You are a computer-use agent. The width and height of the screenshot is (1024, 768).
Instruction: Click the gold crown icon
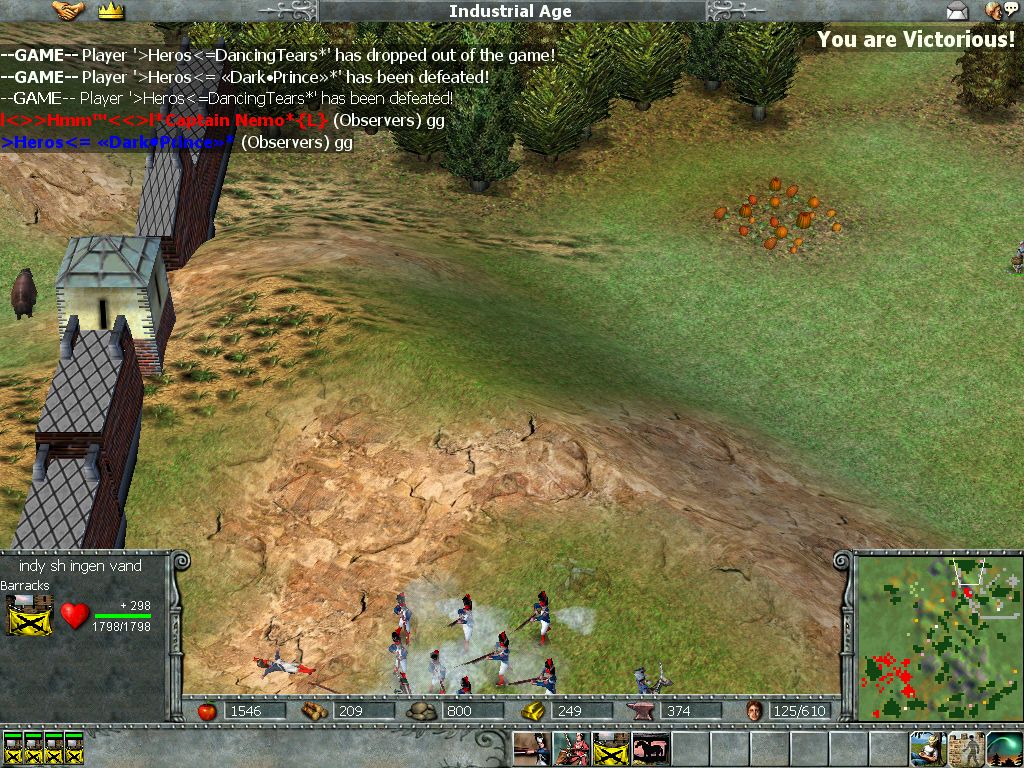(111, 12)
